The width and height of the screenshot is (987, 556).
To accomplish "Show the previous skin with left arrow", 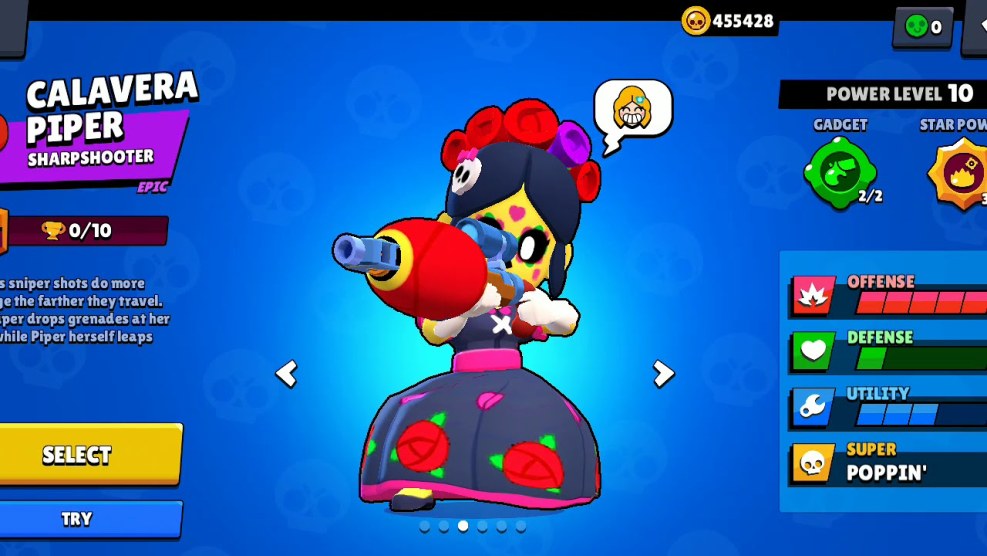I will (x=287, y=374).
